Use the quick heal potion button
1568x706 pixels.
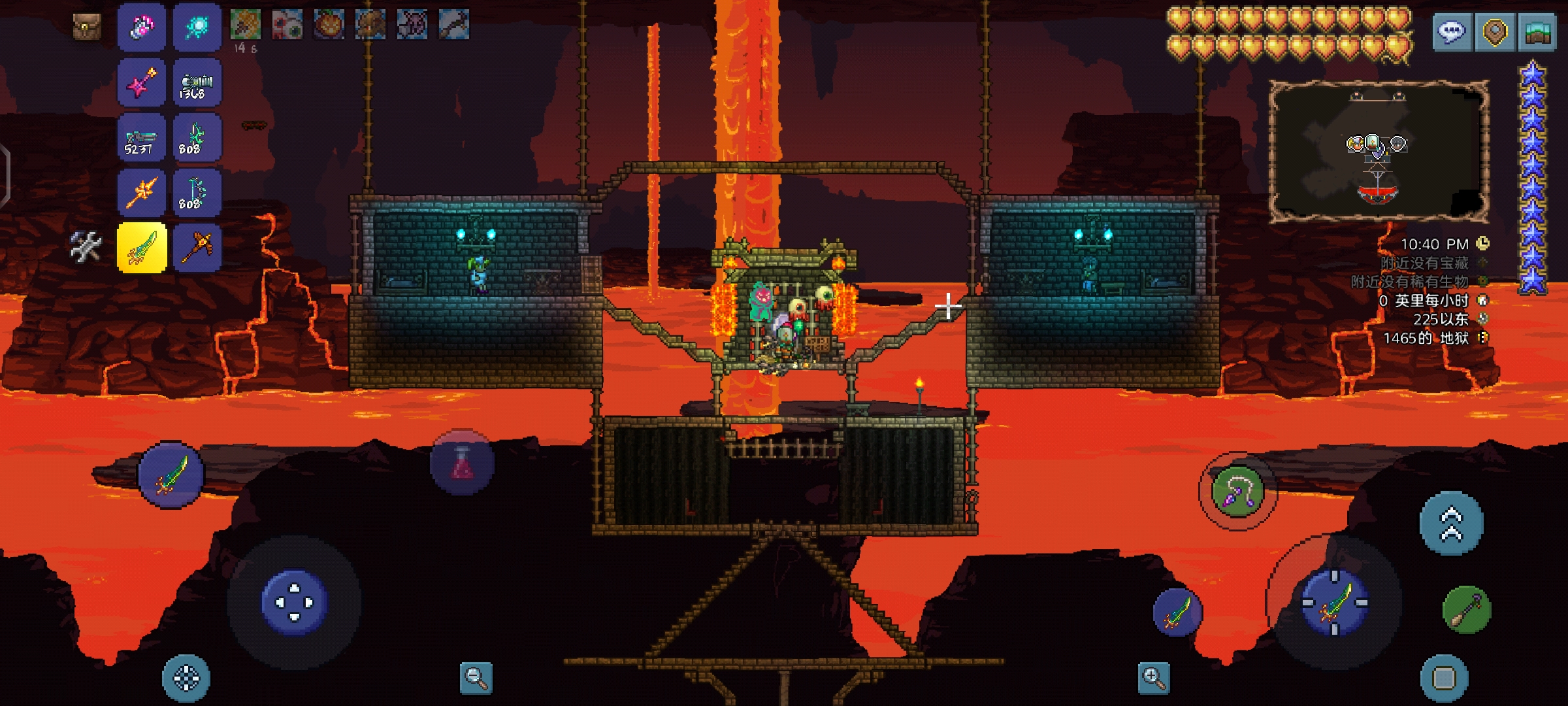(462, 463)
